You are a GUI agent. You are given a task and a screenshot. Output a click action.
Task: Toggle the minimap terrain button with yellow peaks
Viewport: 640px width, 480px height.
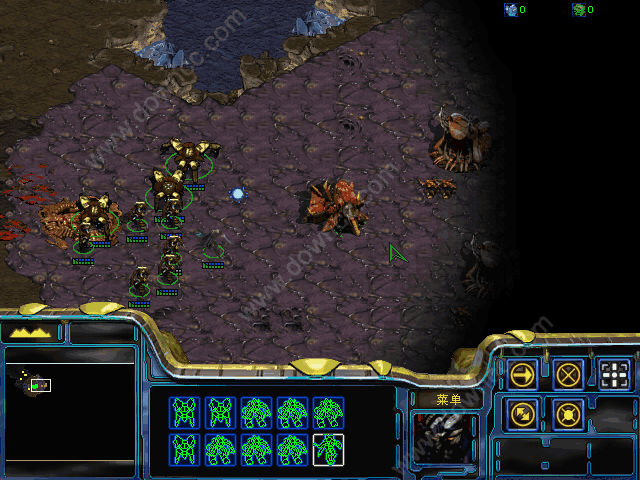33,332
